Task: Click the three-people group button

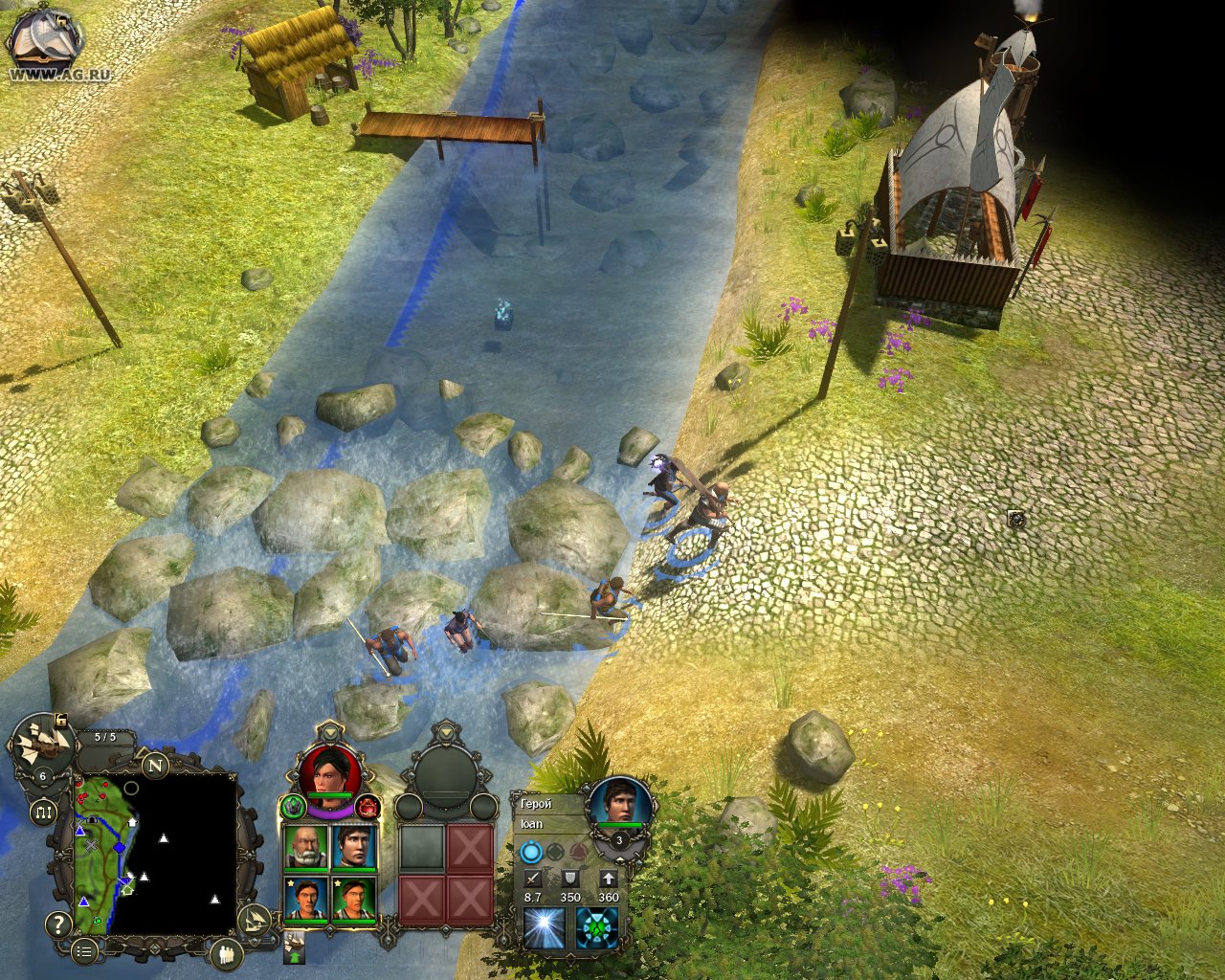Action: point(227,953)
